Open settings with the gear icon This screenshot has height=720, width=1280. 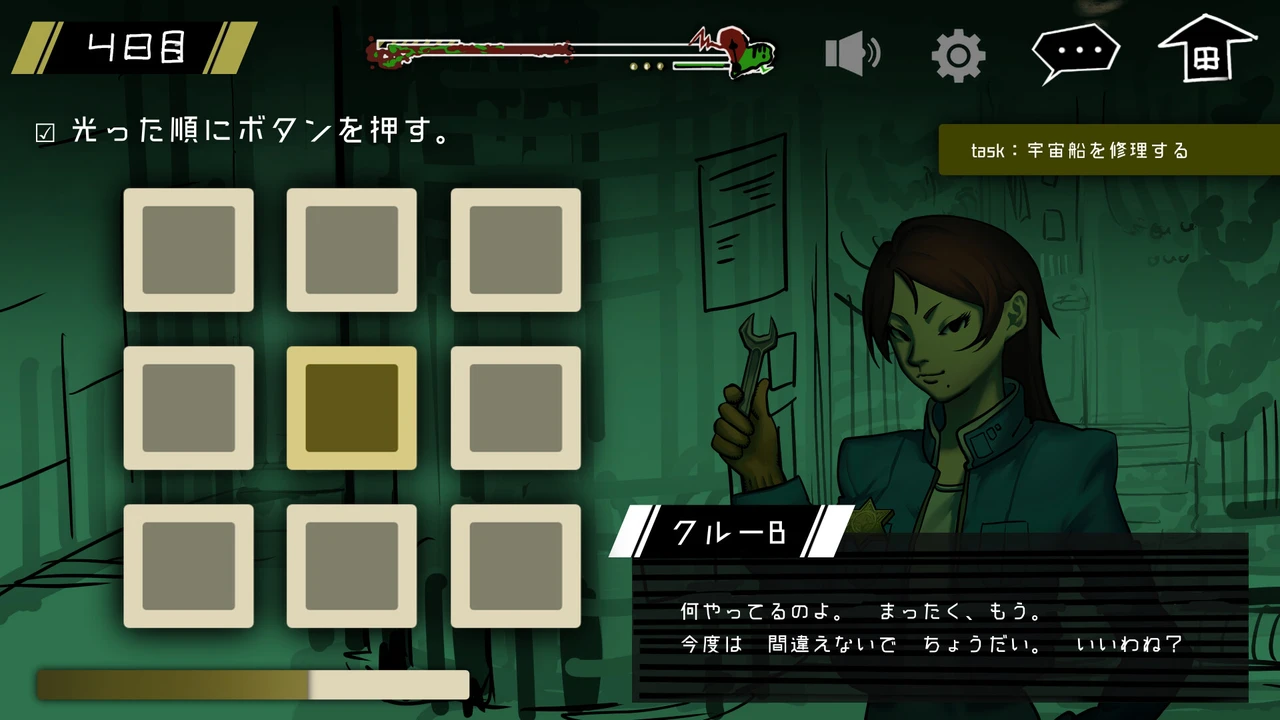pos(958,55)
